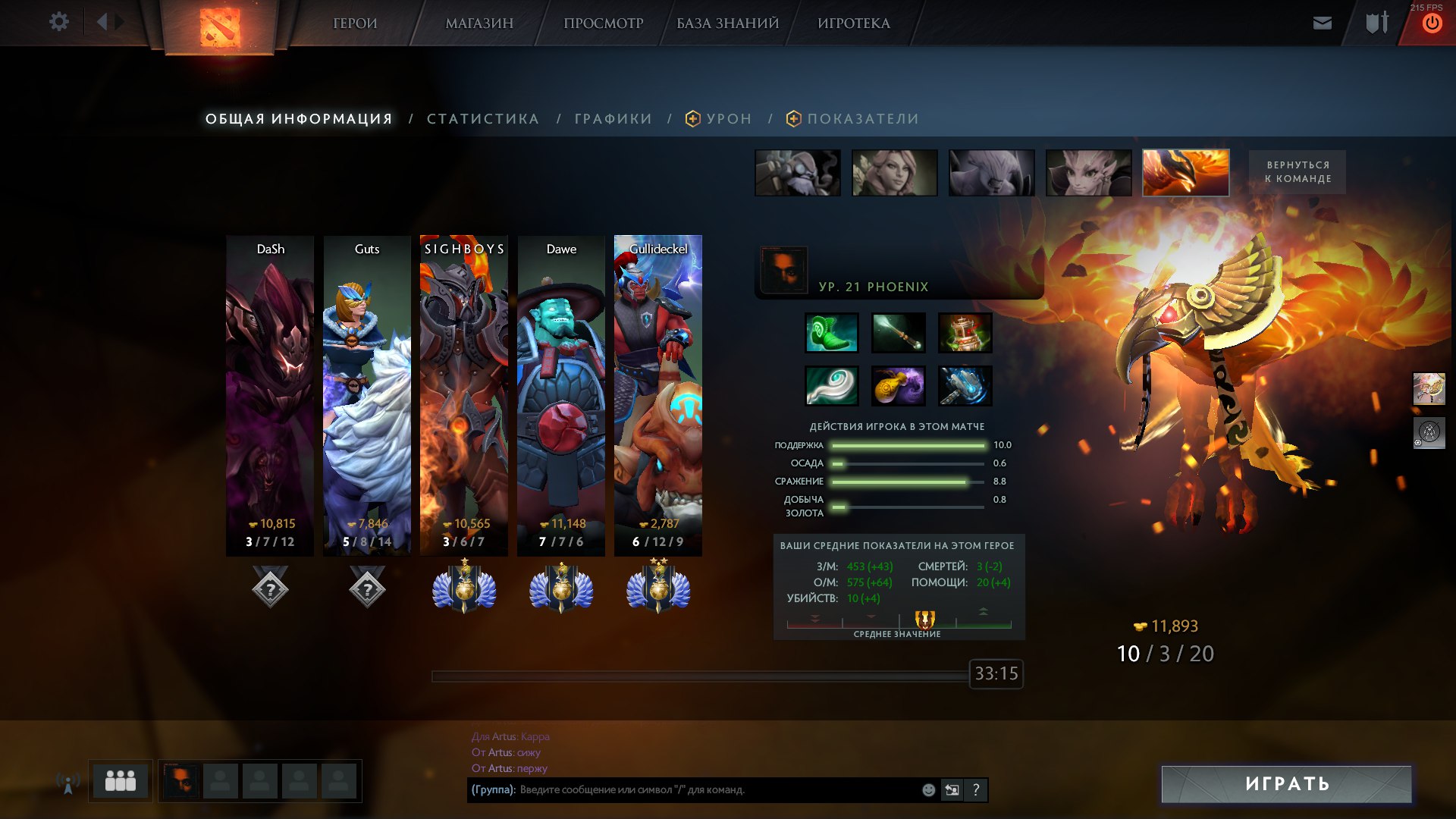Open the ПРОСМОТР section
Screen dimensions: 1456x819
click(603, 24)
